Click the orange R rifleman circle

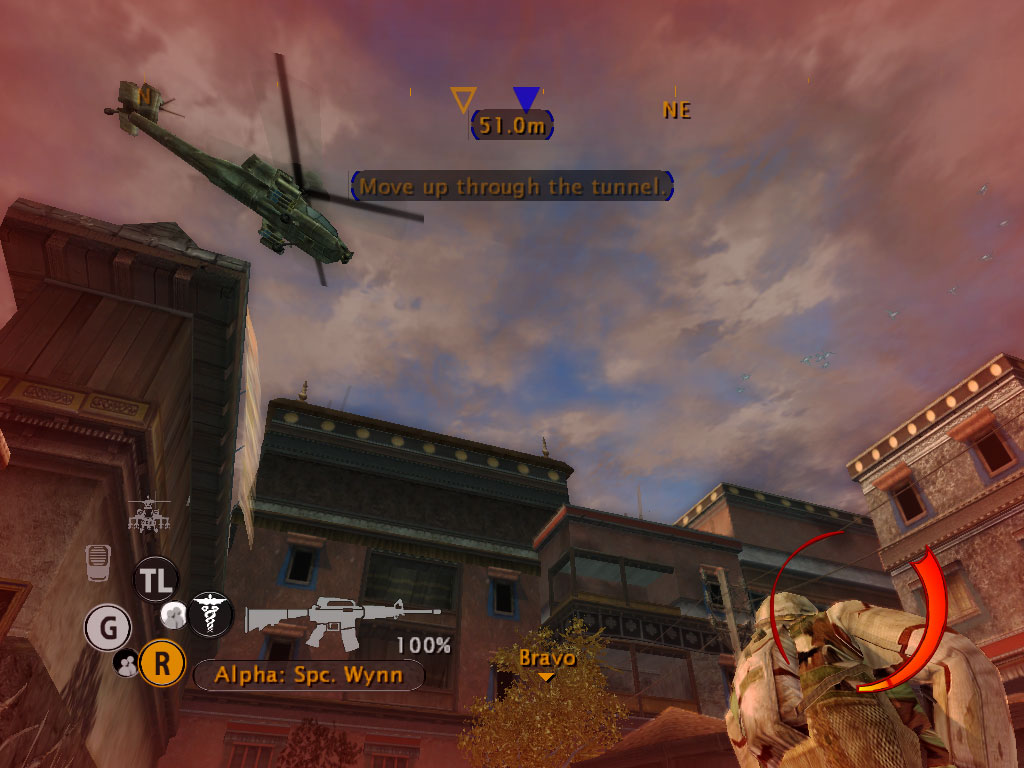click(161, 663)
